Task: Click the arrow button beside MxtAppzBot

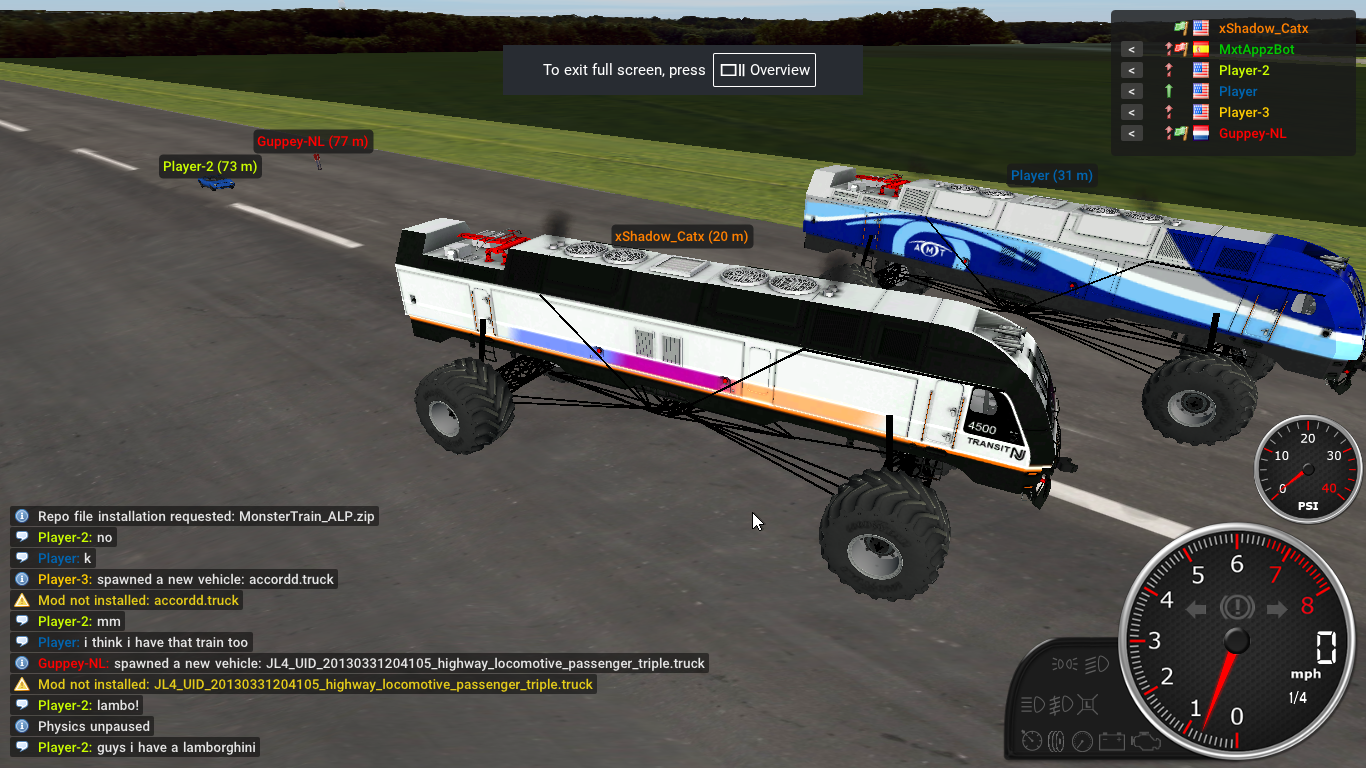Action: [1131, 50]
